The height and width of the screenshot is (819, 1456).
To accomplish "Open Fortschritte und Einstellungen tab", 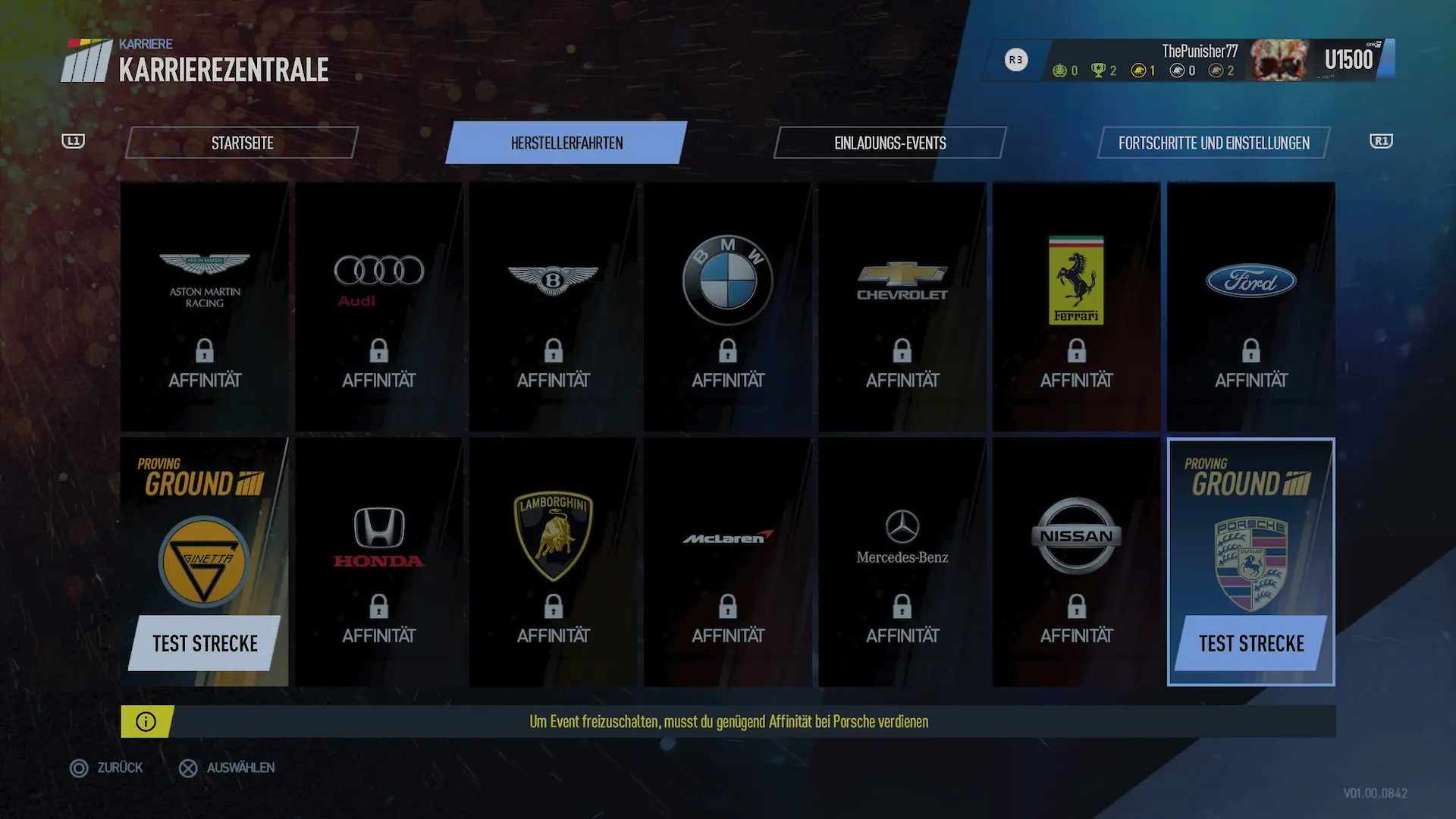I will [x=1213, y=143].
